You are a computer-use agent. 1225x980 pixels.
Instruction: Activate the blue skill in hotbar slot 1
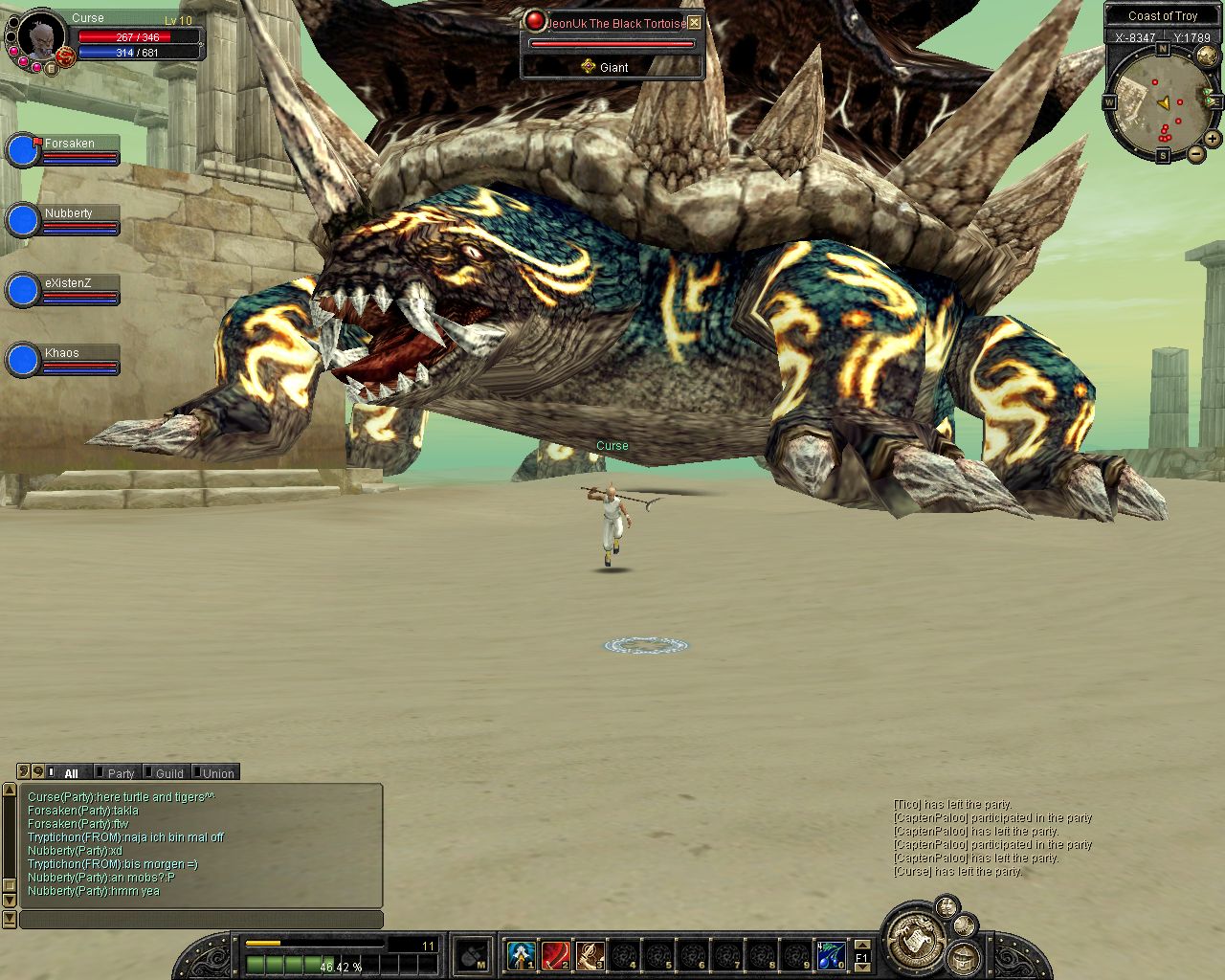(x=521, y=954)
